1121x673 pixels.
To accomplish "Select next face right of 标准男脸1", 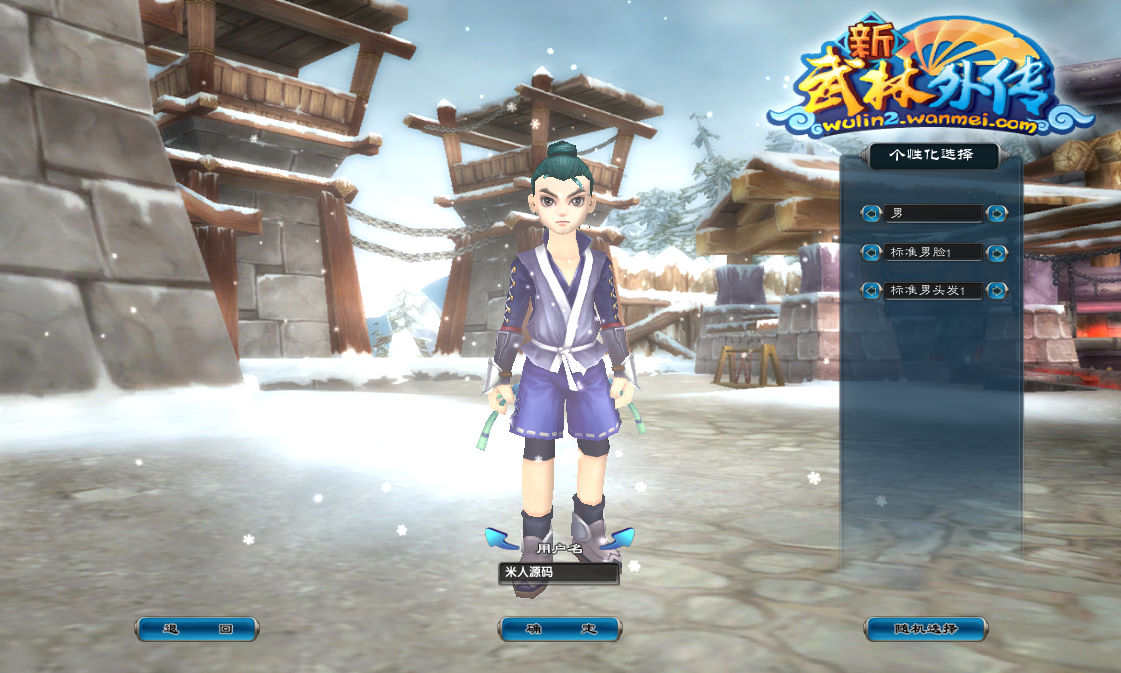I will [x=996, y=252].
